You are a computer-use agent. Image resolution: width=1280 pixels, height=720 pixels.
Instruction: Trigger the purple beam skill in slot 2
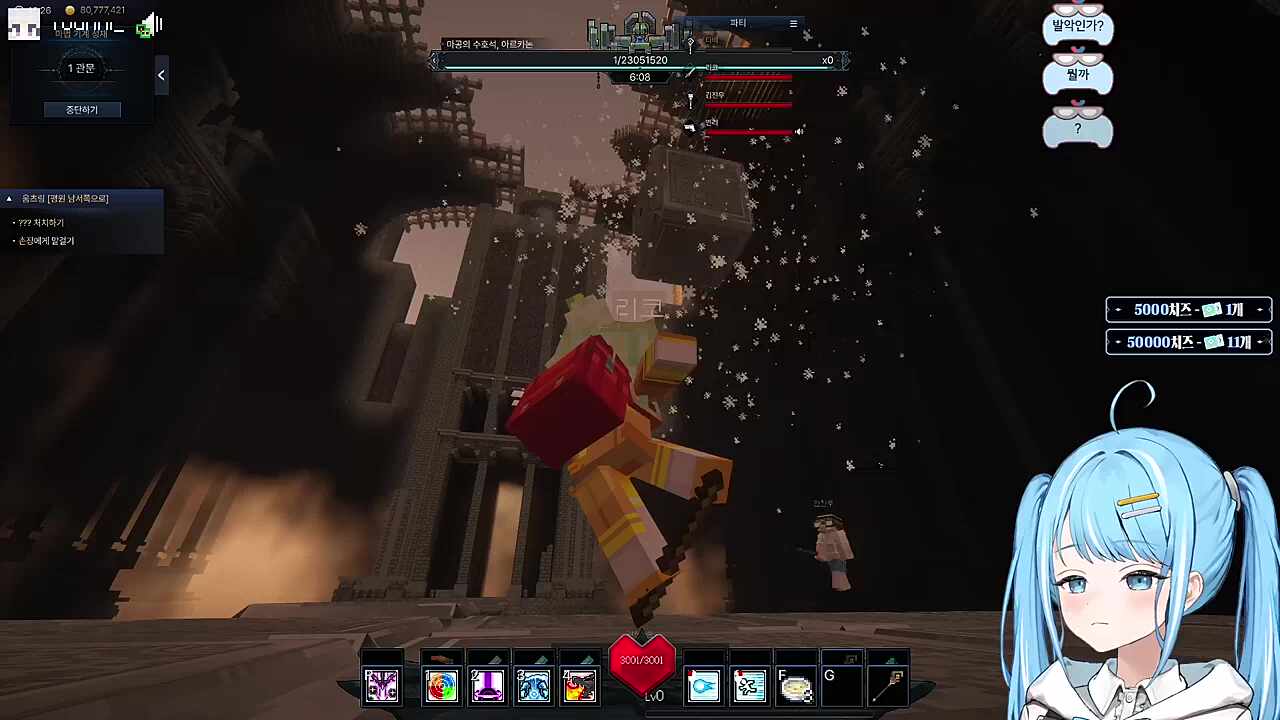487,685
